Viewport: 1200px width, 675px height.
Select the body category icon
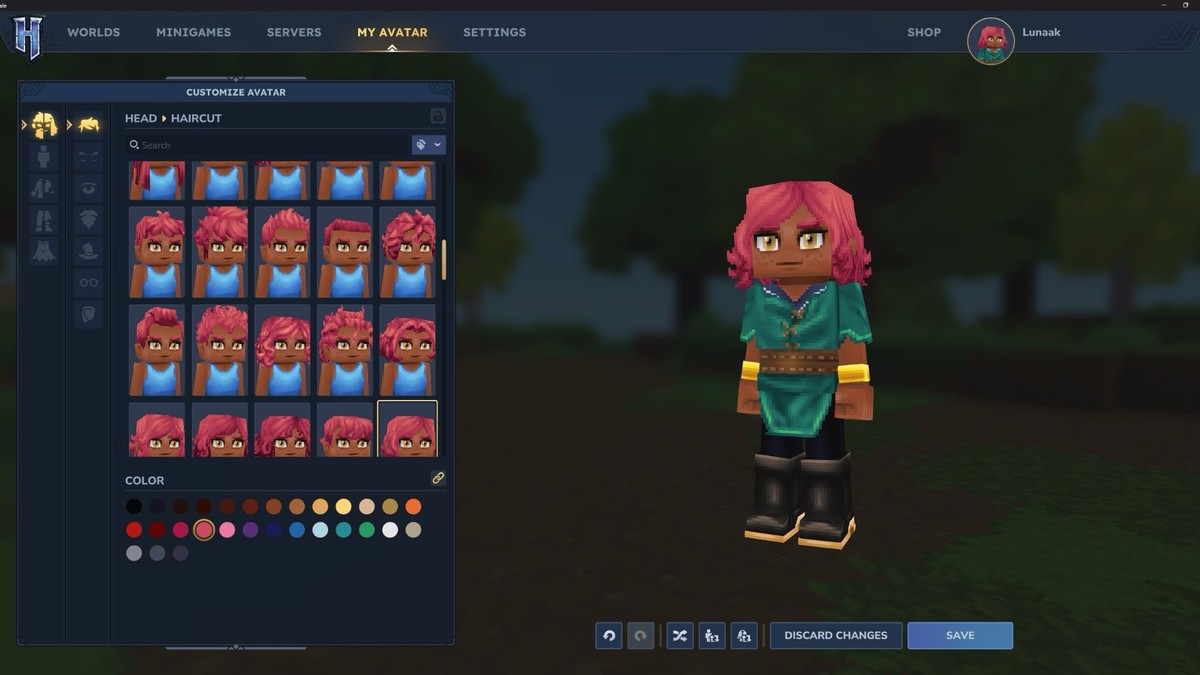[x=43, y=157]
